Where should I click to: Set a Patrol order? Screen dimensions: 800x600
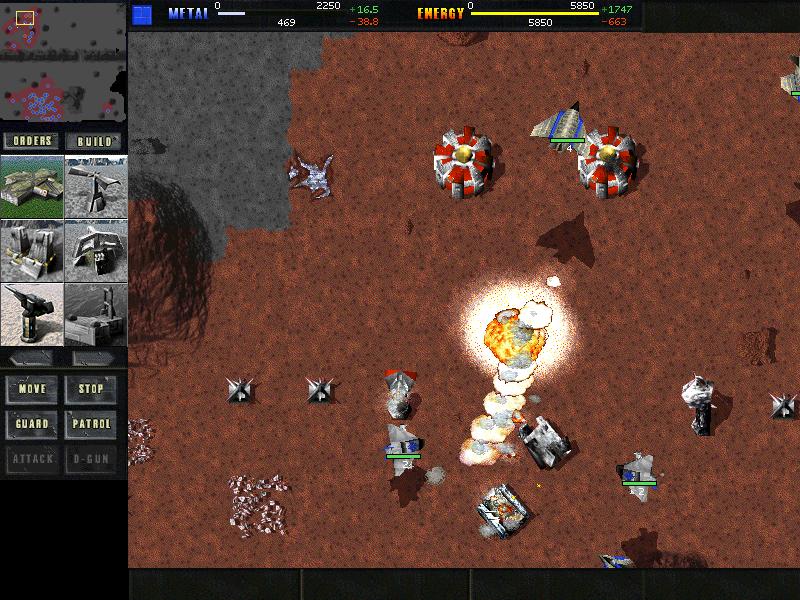[x=92, y=424]
